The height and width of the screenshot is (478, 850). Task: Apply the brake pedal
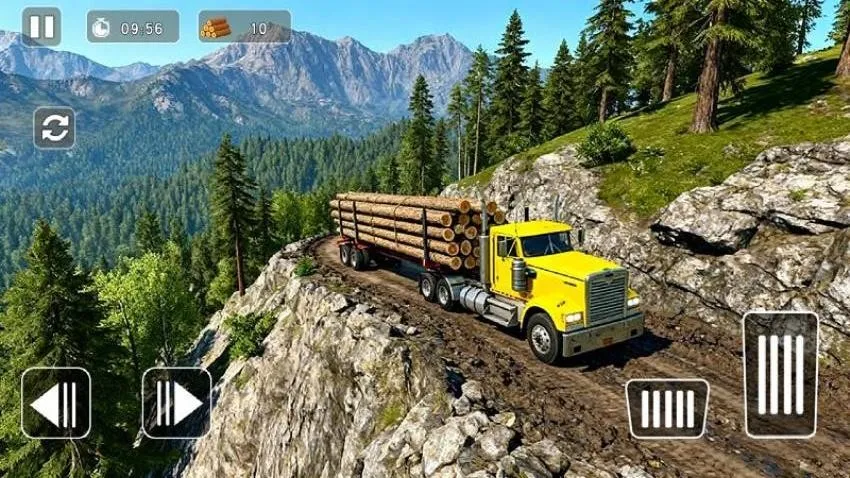tap(667, 408)
